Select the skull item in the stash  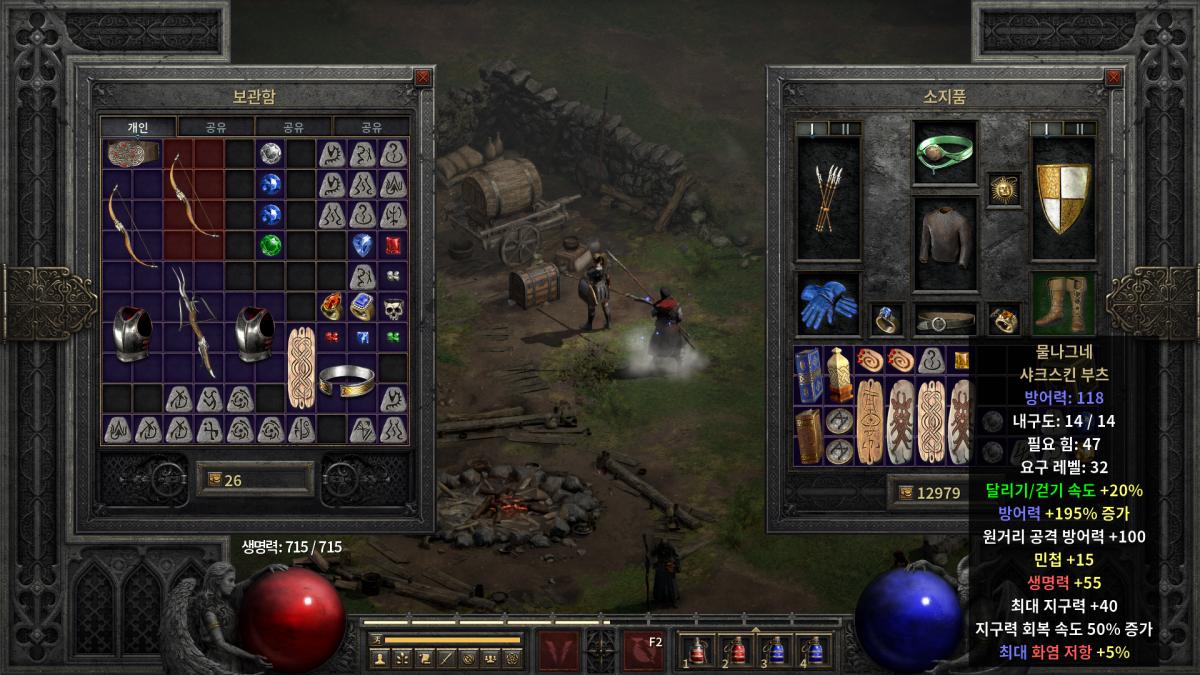click(x=393, y=307)
